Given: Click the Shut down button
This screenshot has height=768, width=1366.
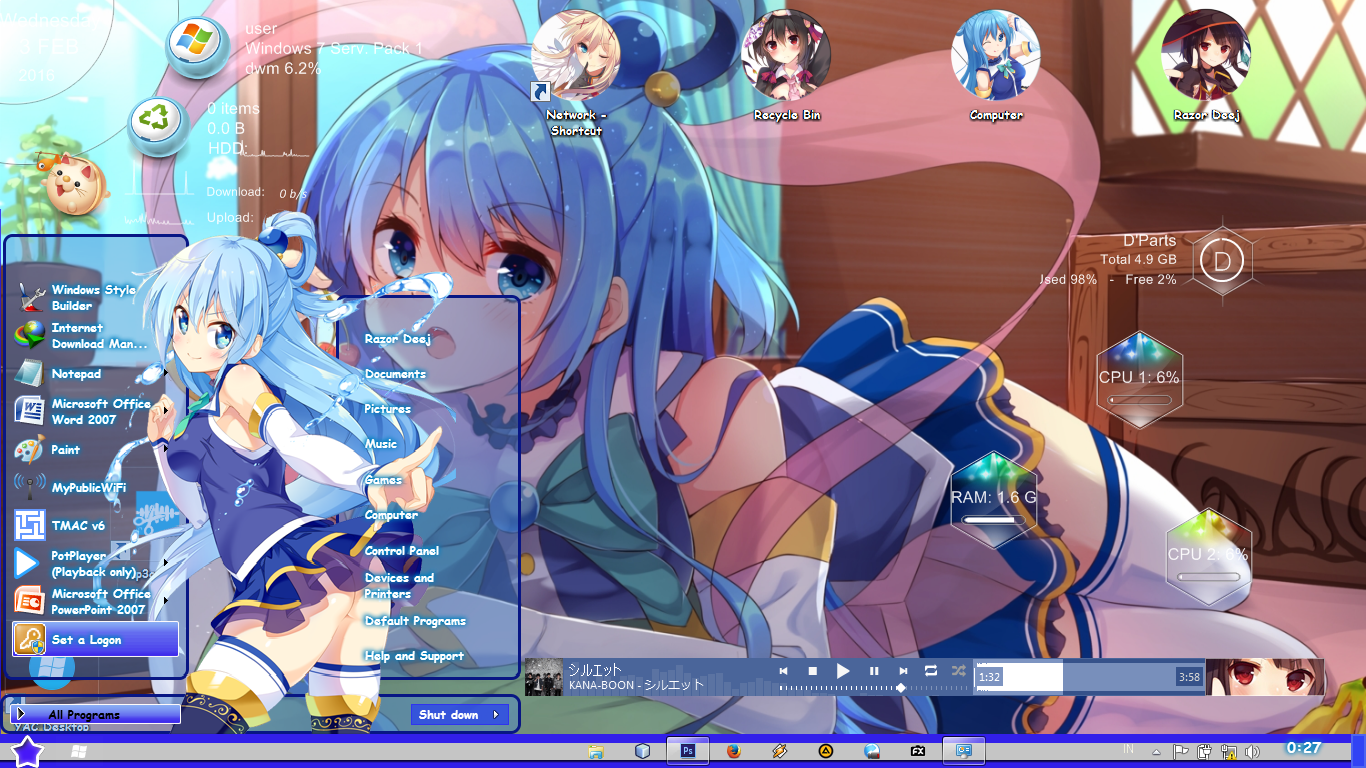Looking at the screenshot, I should (x=450, y=714).
